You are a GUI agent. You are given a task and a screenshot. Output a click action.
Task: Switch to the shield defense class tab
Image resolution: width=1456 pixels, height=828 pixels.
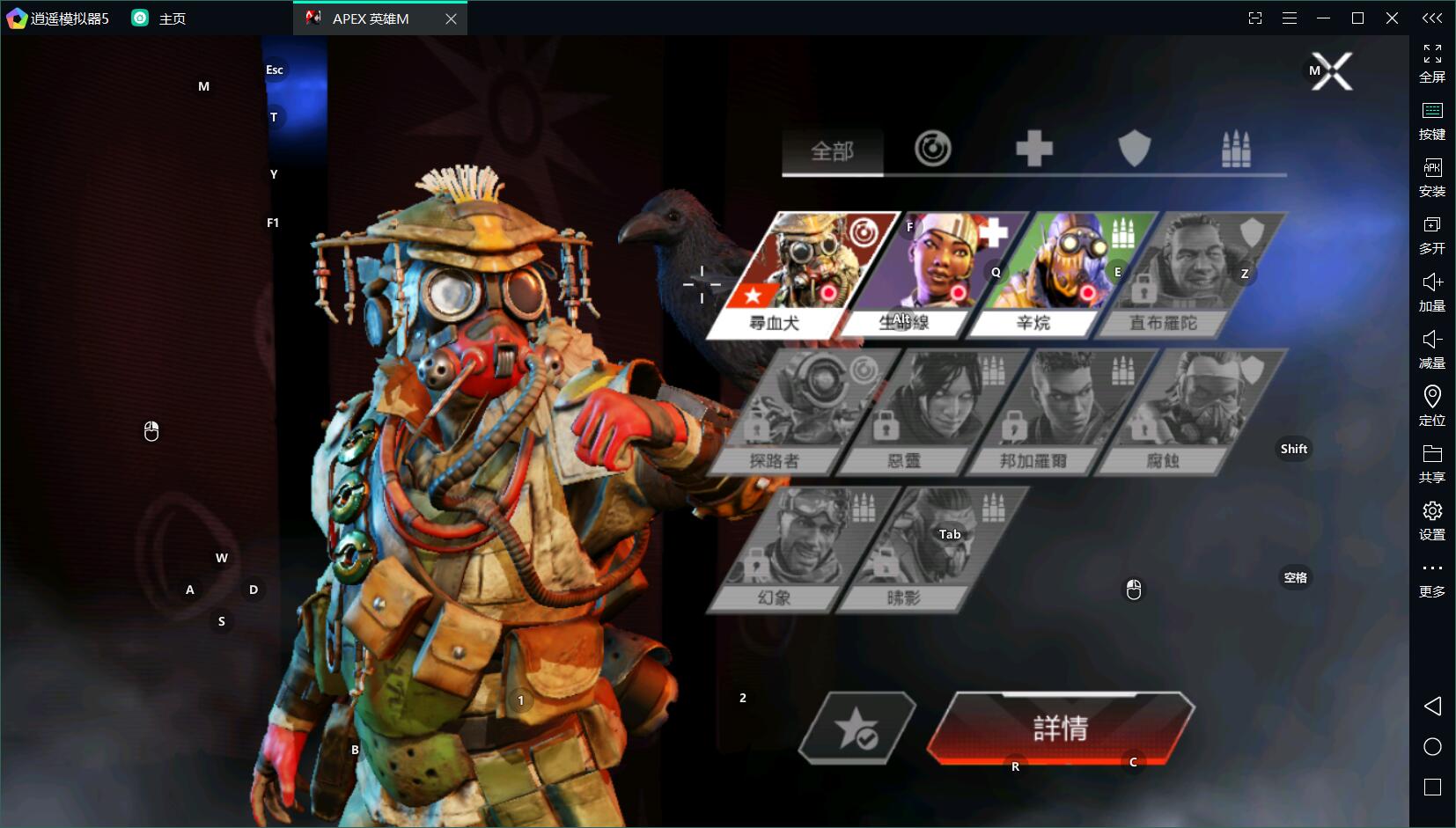click(1134, 149)
